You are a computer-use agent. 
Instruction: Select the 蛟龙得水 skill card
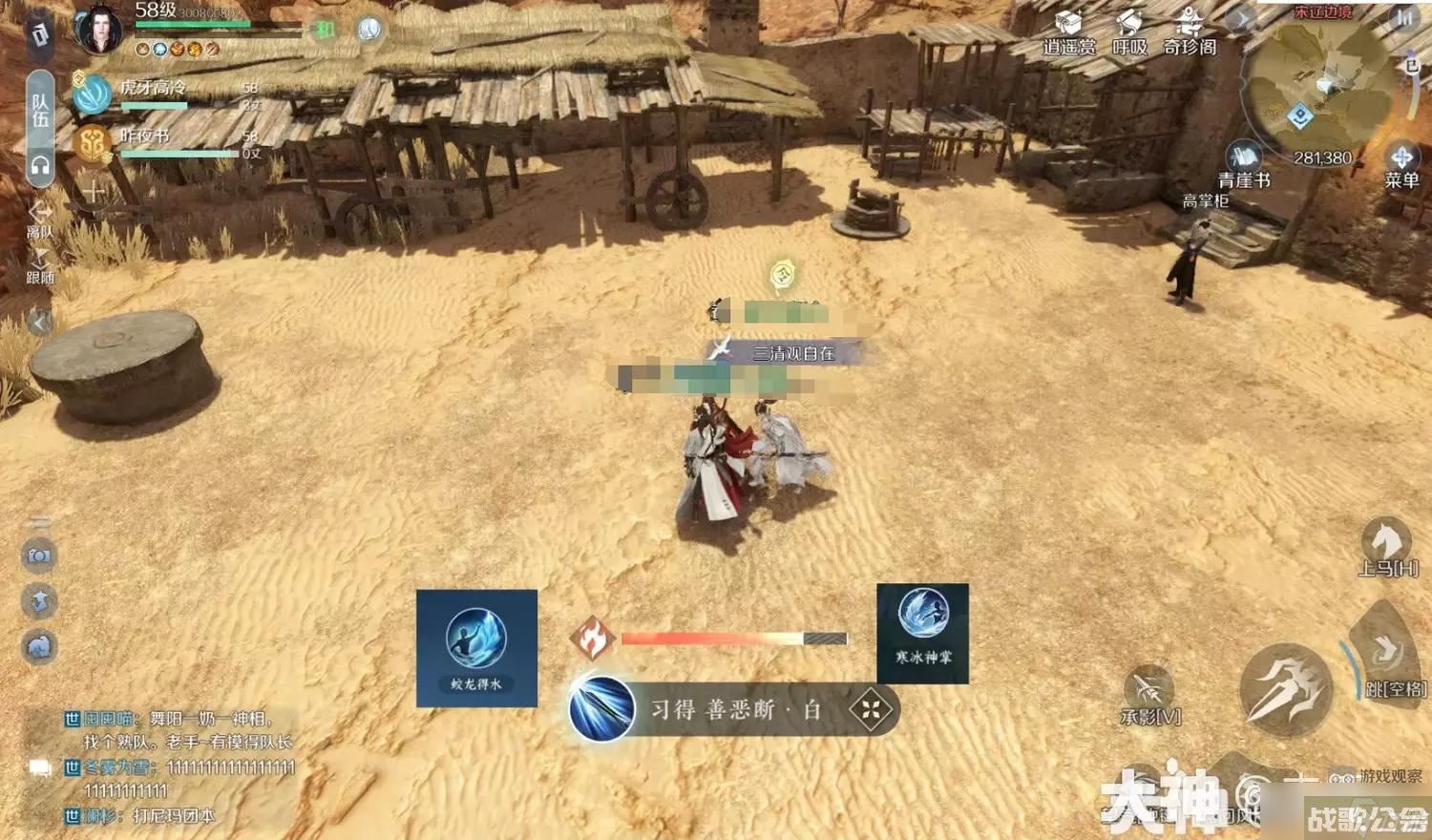click(x=476, y=647)
